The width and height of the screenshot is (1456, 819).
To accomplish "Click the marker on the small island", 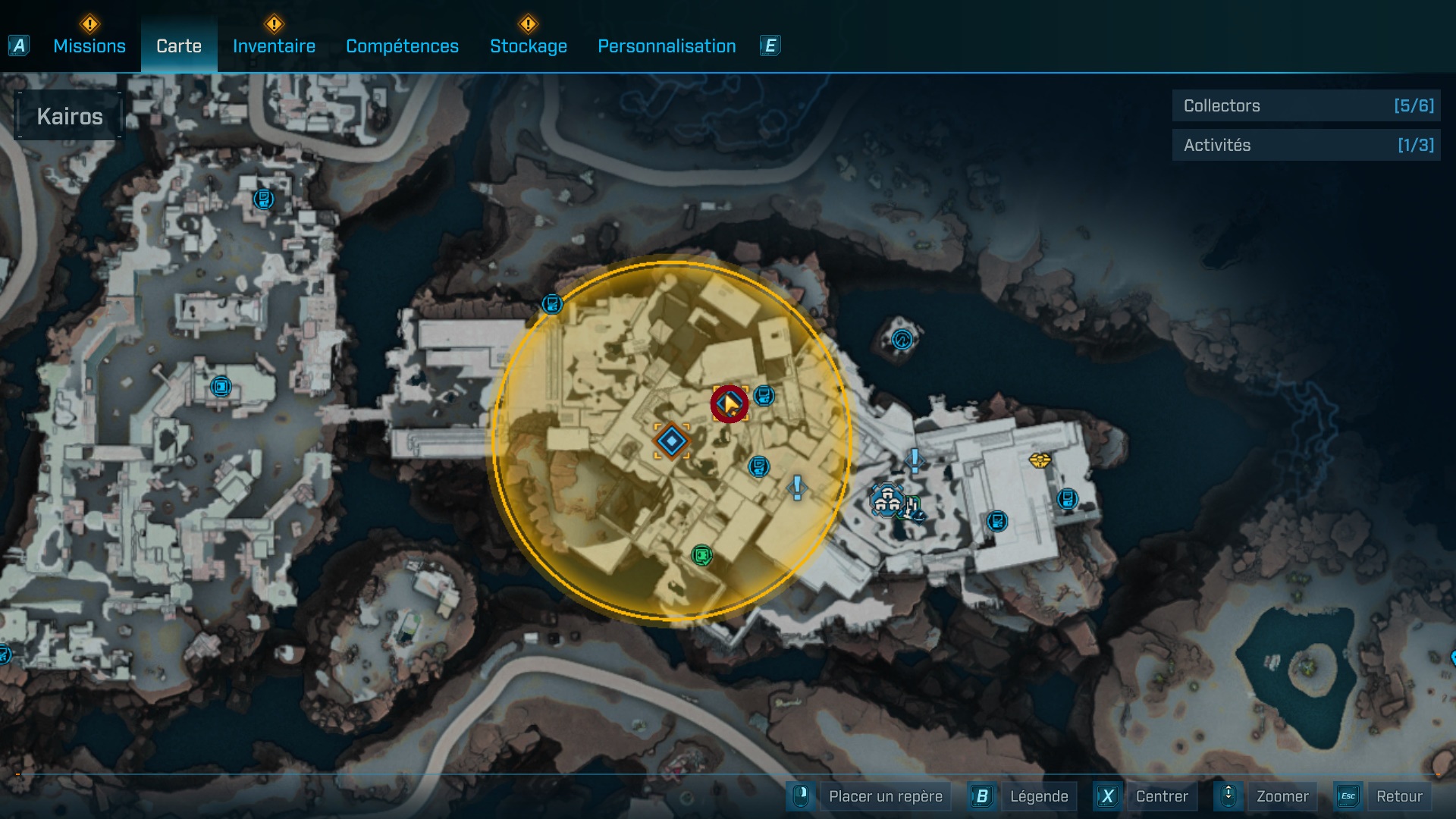I will (902, 339).
